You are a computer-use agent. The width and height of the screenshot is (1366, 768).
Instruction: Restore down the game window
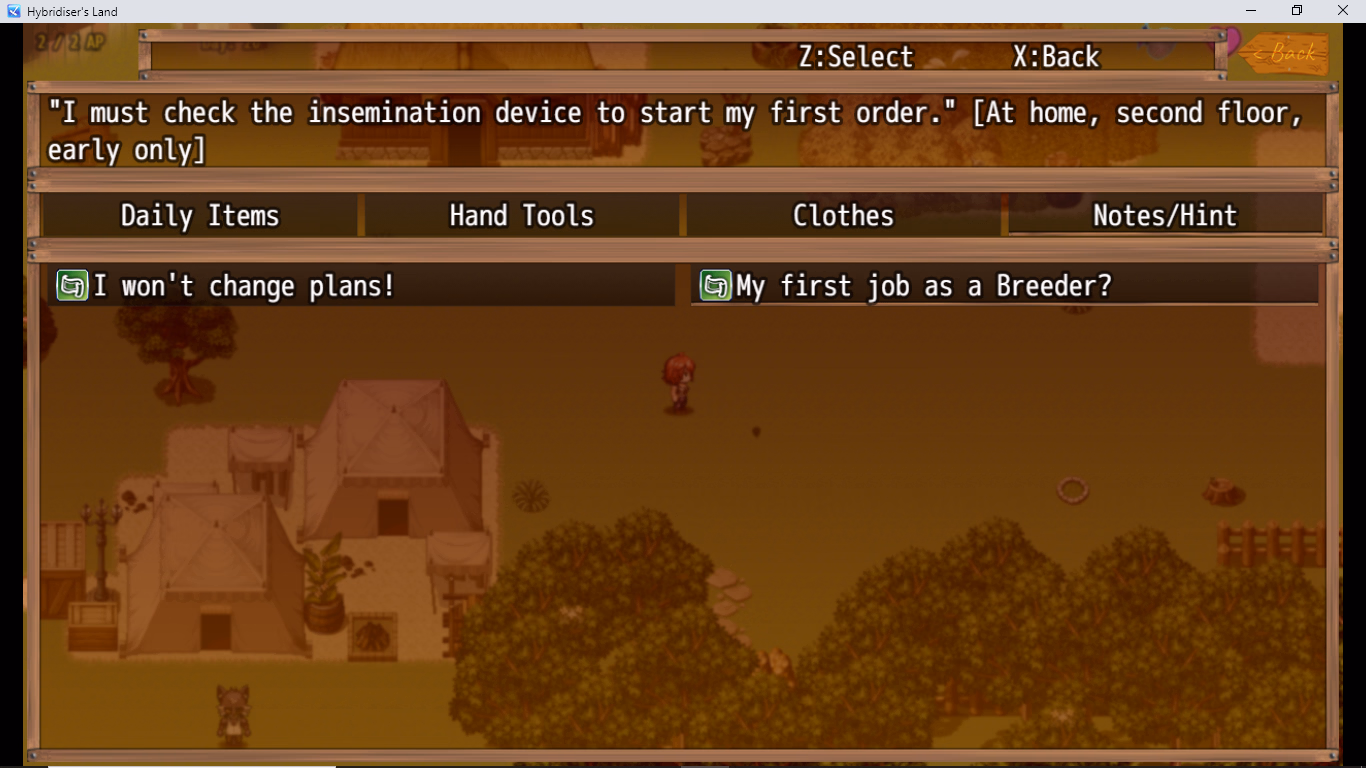(x=1297, y=11)
